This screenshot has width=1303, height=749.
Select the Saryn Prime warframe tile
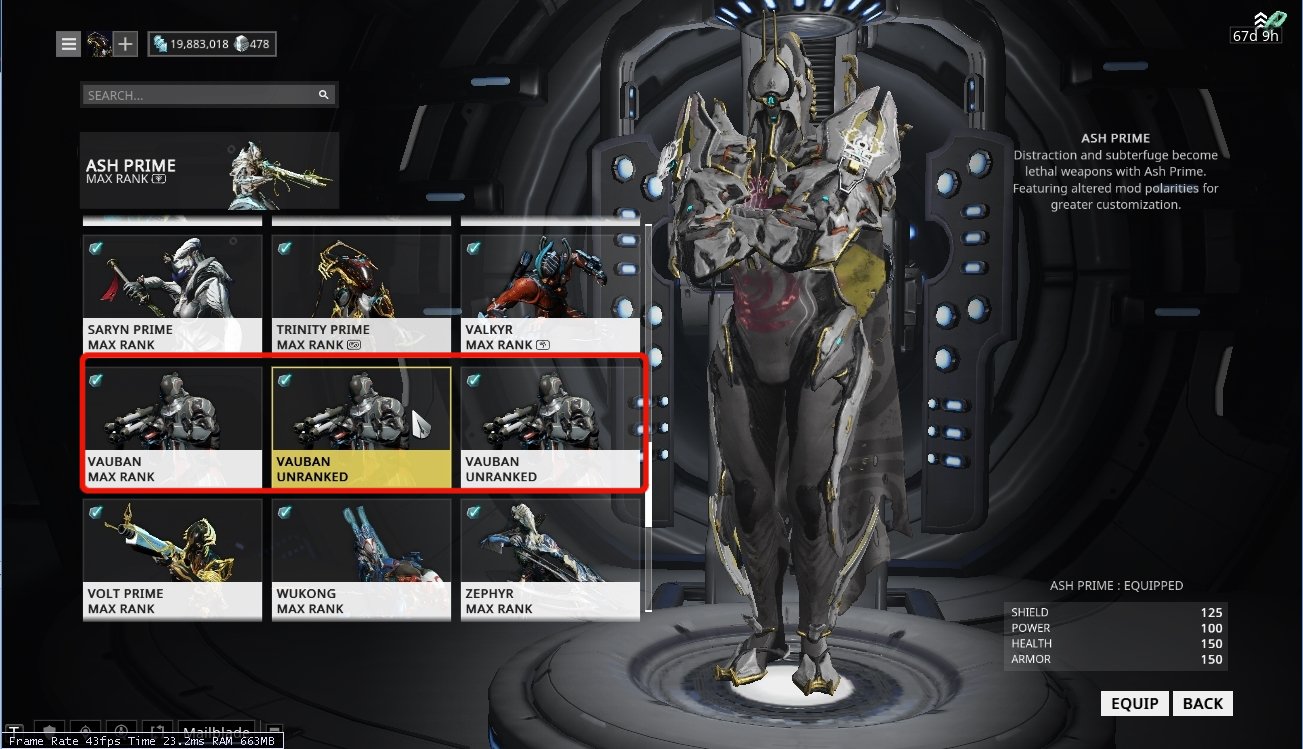click(x=172, y=294)
